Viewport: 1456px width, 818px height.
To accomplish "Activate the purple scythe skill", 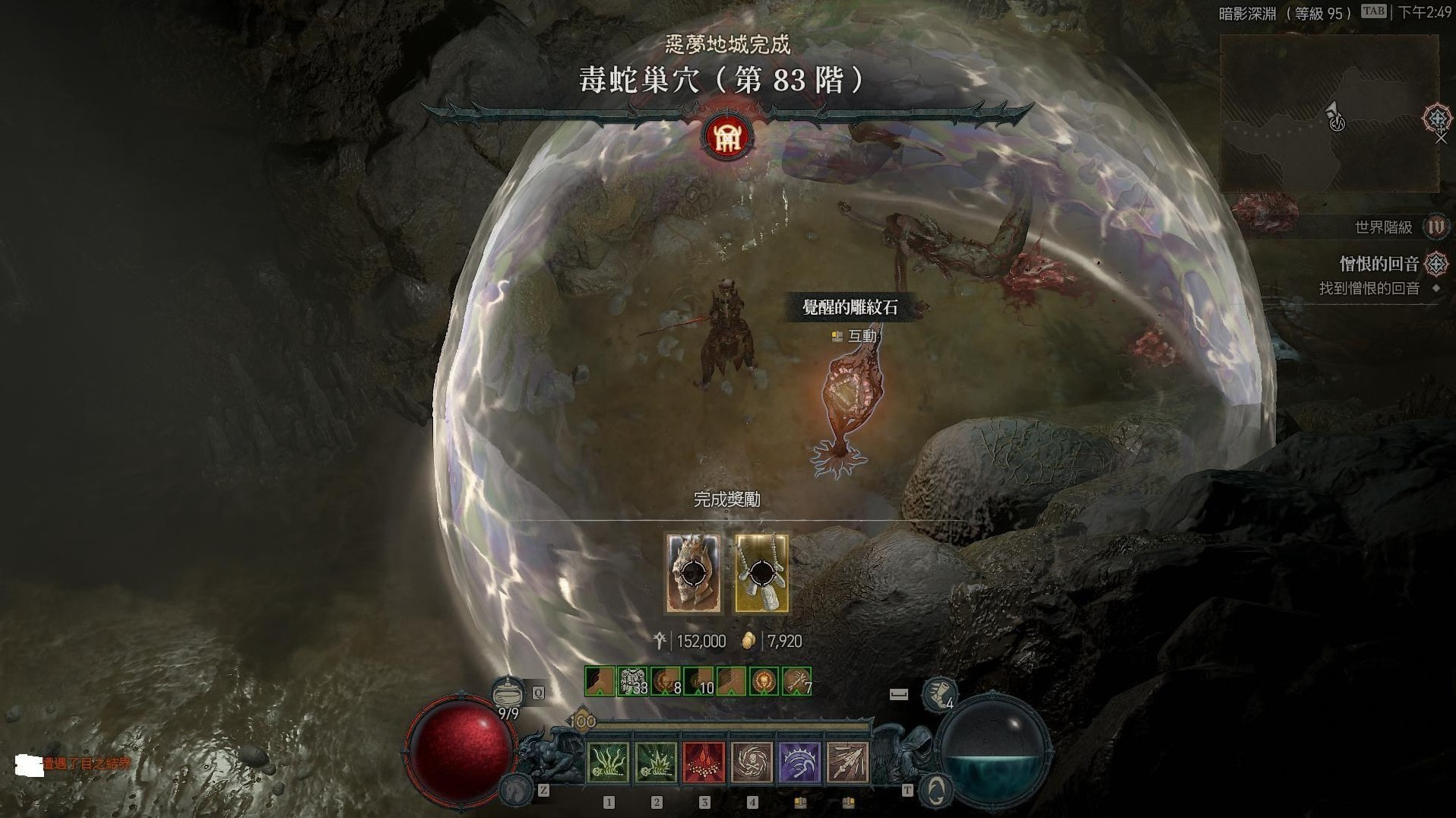I will click(799, 762).
